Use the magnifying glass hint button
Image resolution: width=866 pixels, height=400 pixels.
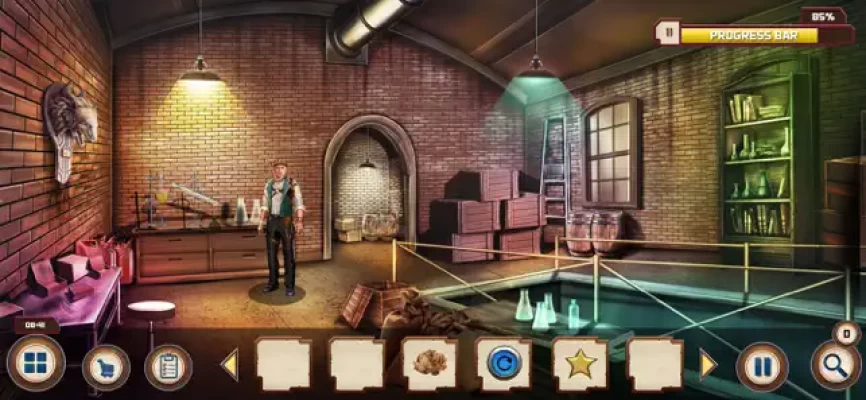pyautogui.click(x=836, y=366)
